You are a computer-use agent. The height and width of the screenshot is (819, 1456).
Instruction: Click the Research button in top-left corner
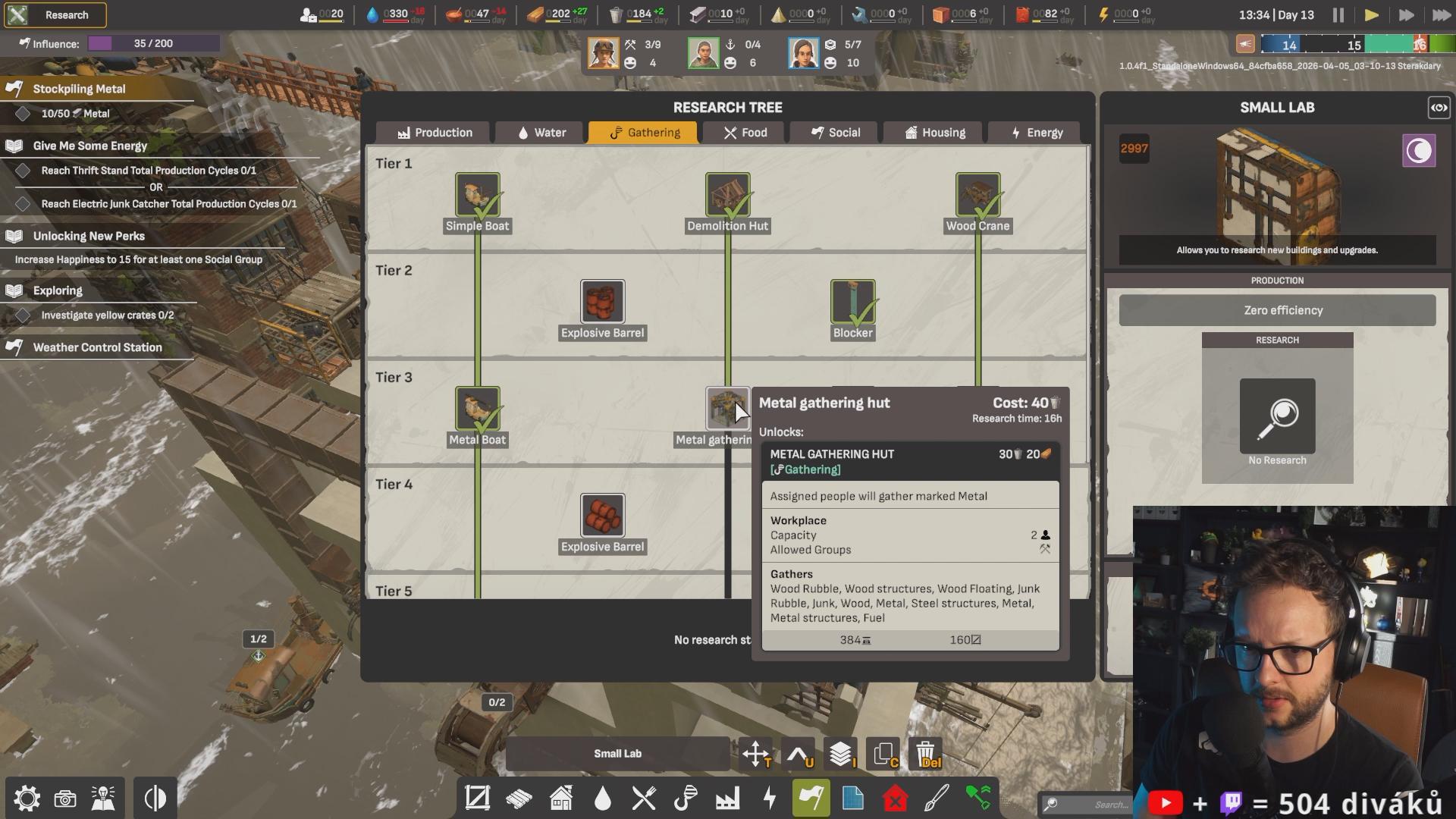pos(55,15)
